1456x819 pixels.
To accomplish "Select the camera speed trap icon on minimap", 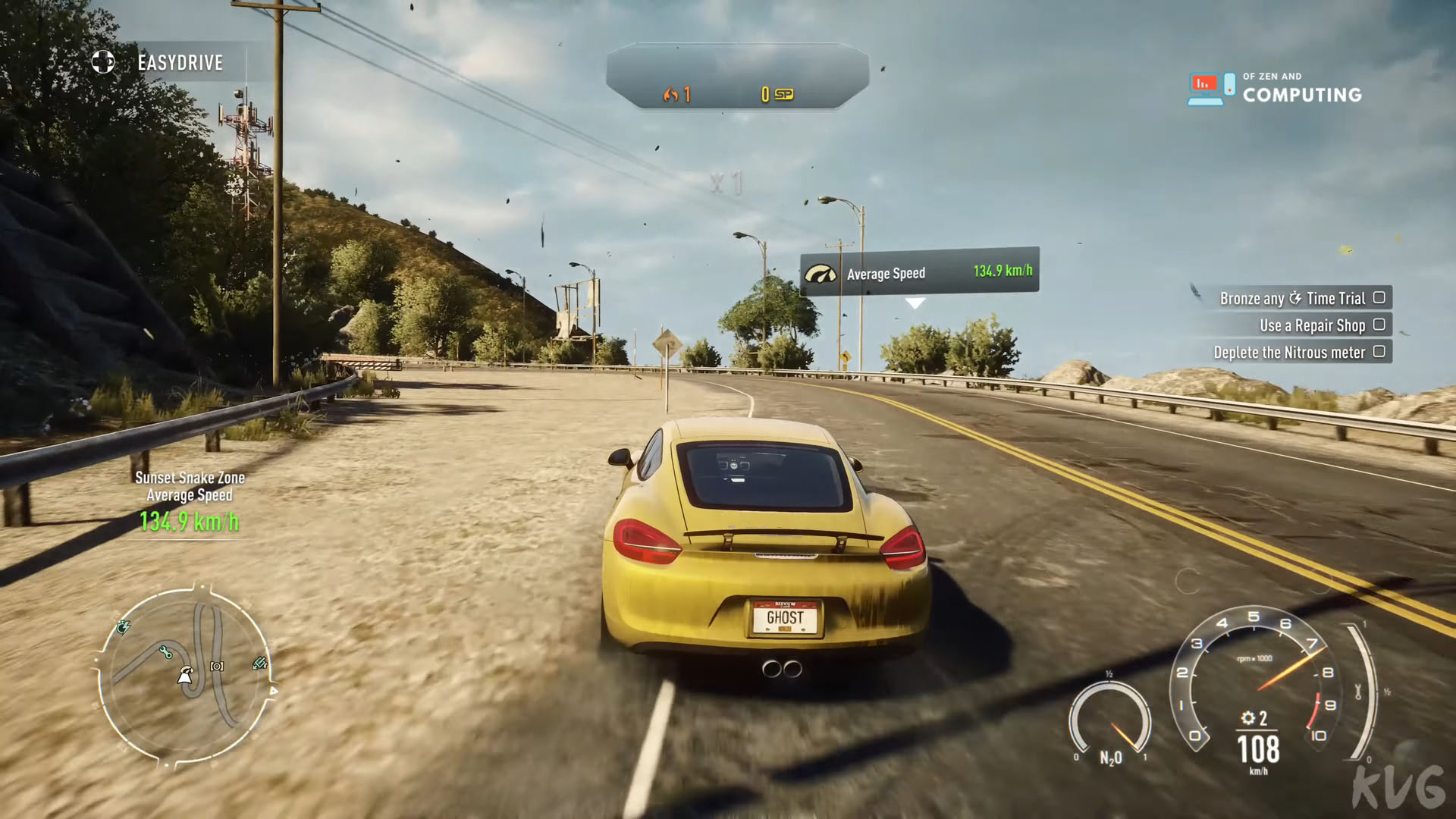I will 217,666.
